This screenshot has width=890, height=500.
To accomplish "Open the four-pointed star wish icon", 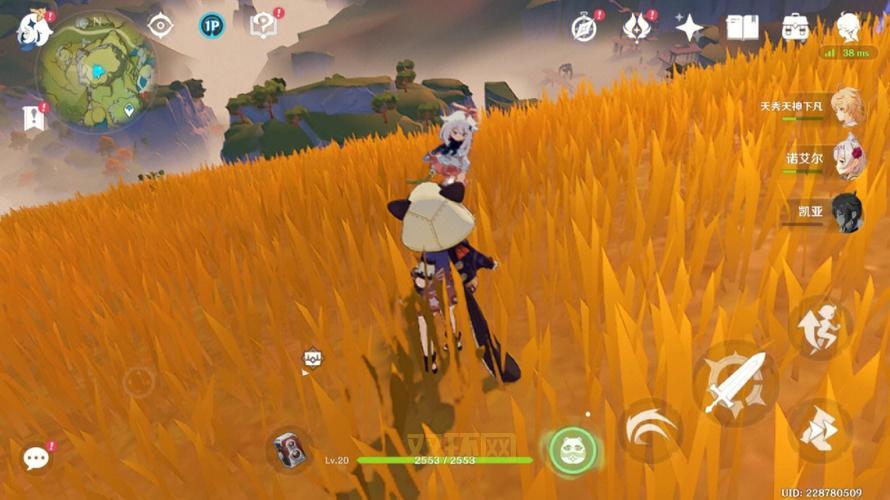I will coord(690,28).
